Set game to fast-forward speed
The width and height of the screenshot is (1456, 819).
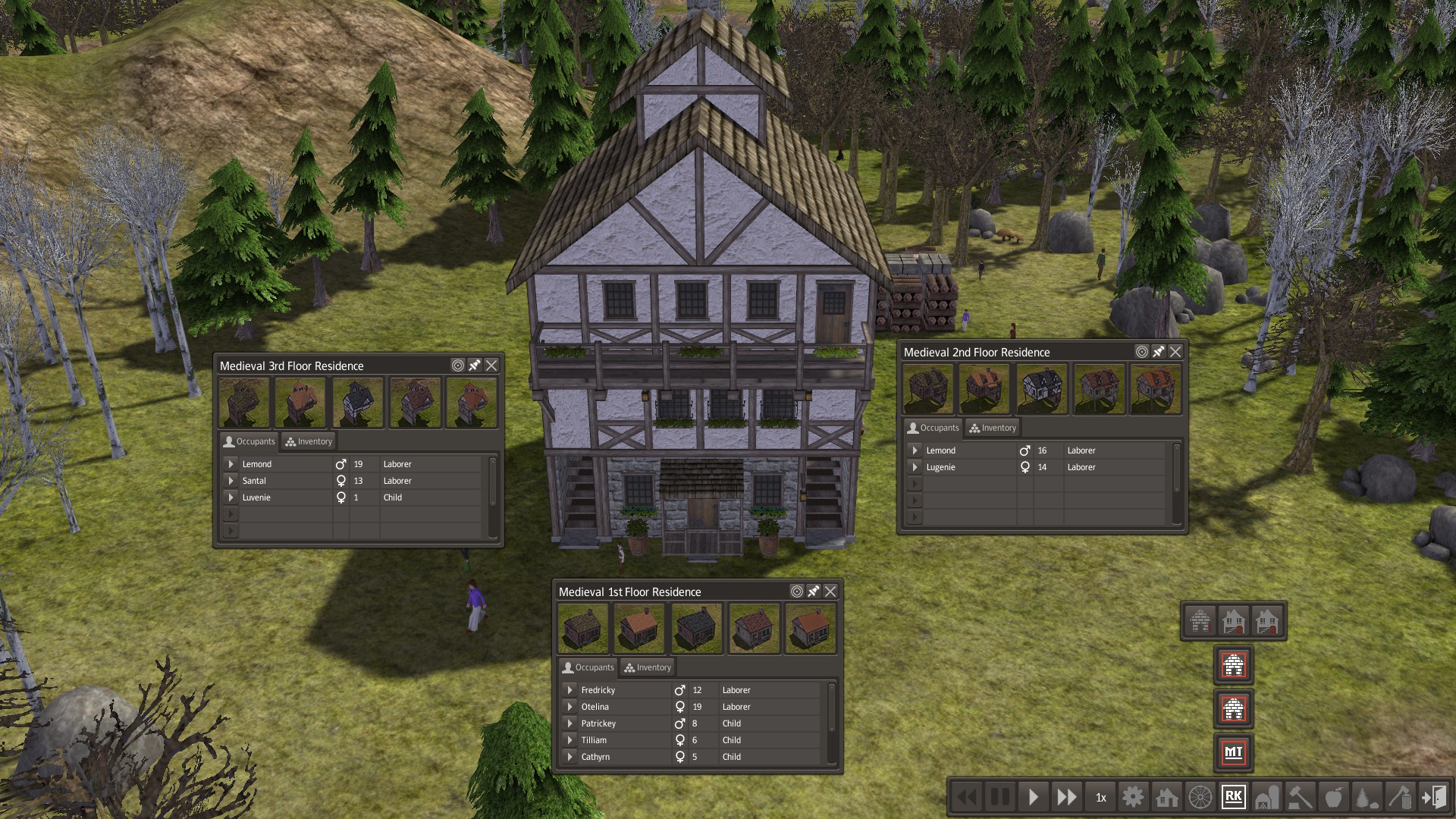(x=1066, y=797)
